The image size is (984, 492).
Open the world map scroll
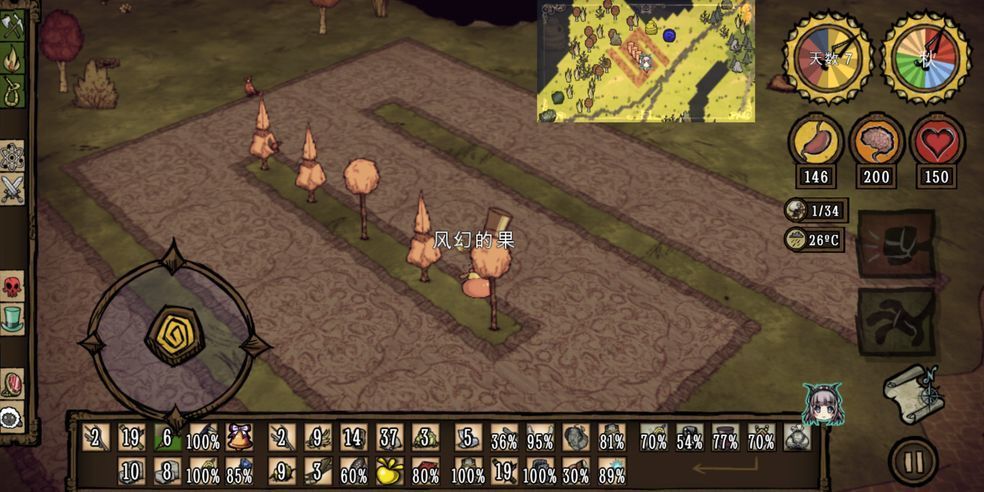[912, 393]
